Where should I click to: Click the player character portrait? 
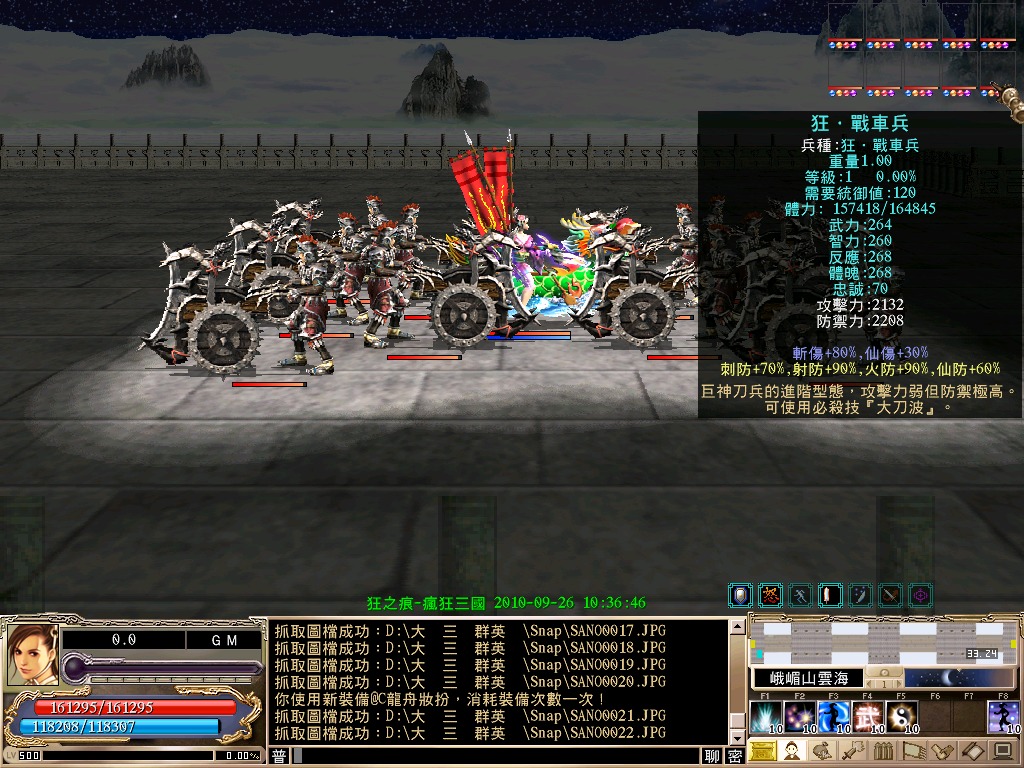(x=30, y=654)
